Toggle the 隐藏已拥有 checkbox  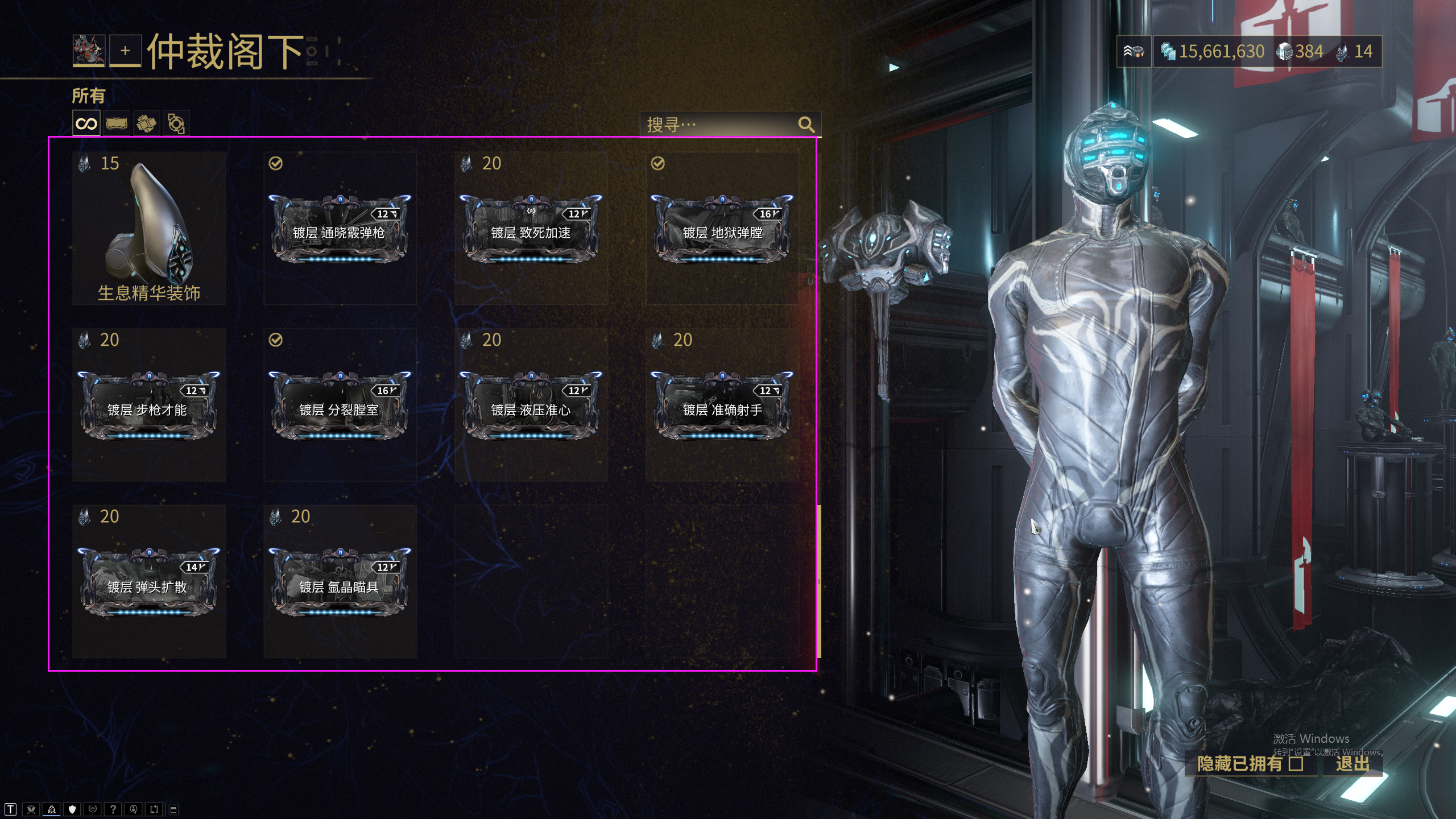click(x=1296, y=763)
